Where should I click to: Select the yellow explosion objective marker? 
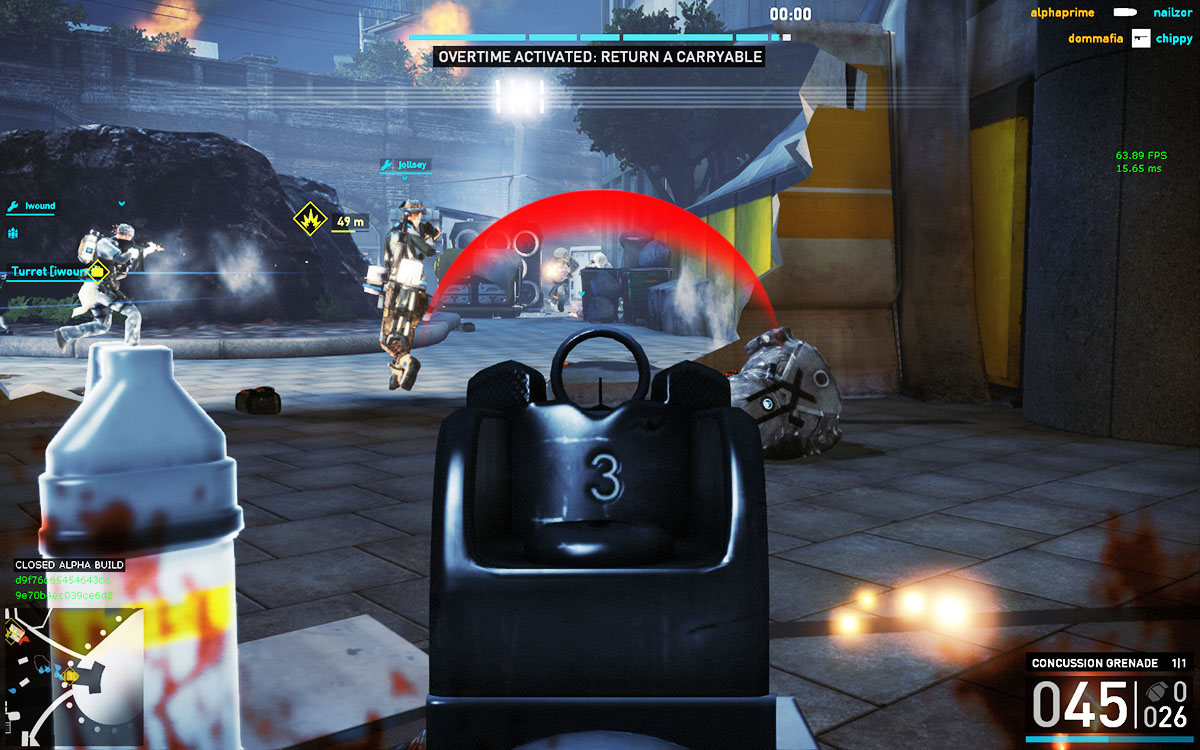[310, 218]
